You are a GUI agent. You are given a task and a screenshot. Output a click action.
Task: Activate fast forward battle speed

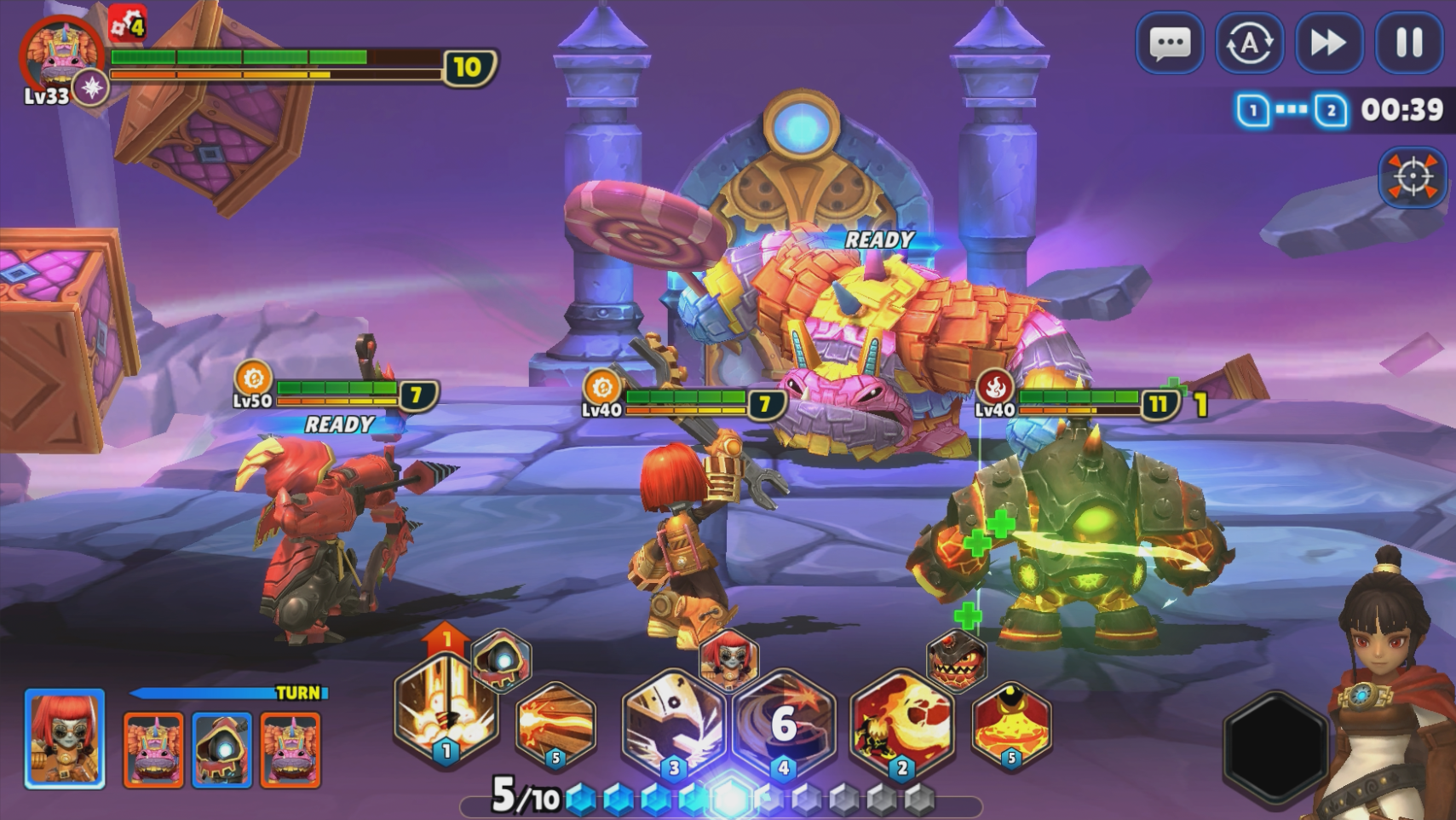[x=1328, y=43]
